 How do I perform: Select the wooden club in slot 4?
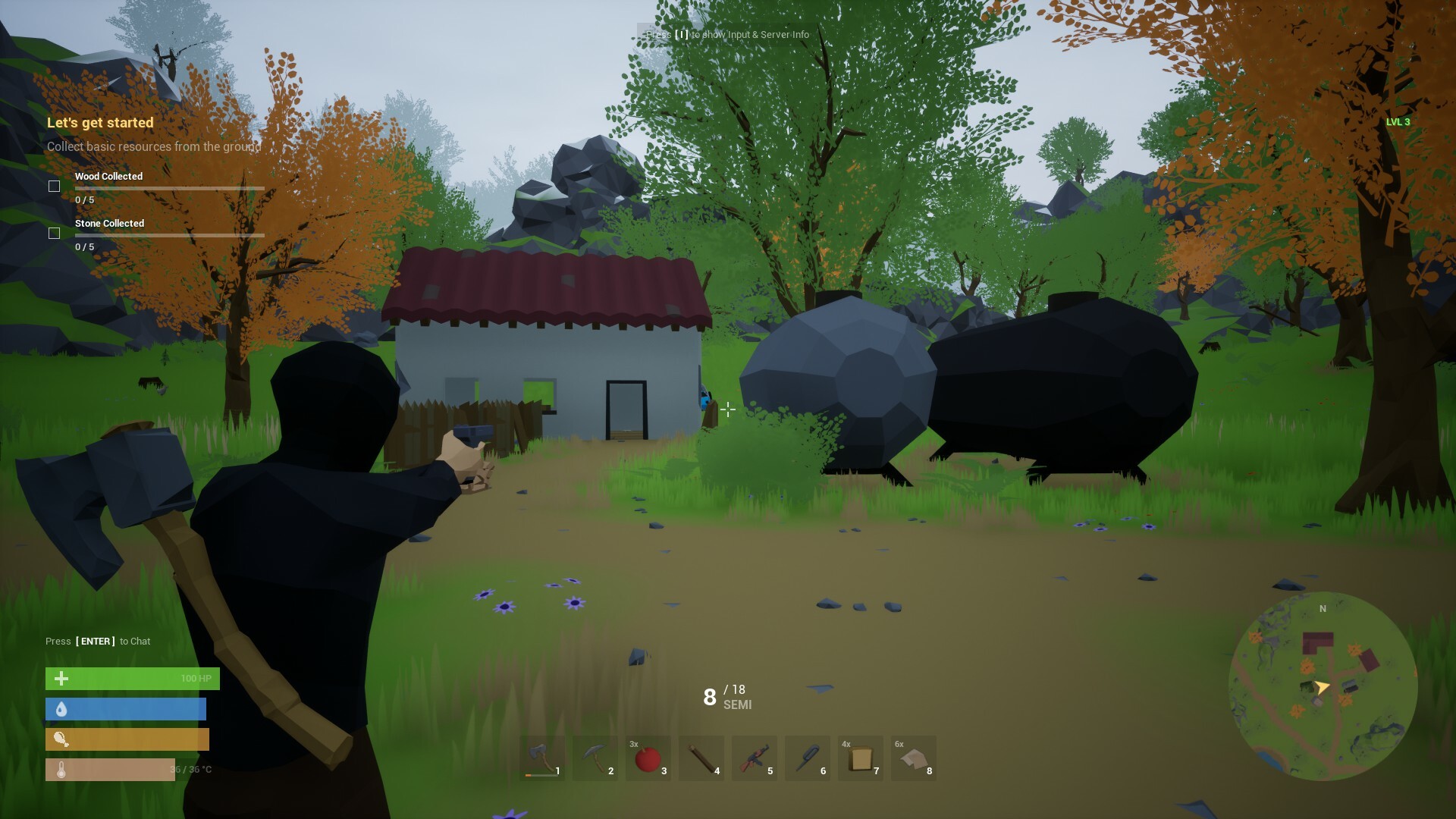coord(701,758)
